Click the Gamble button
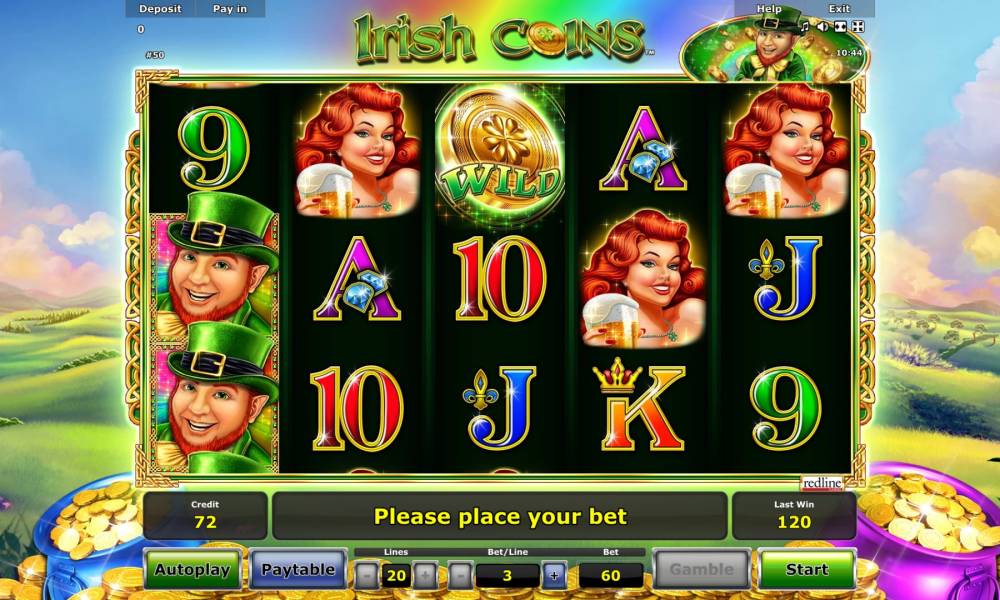This screenshot has height=600, width=1000. tap(701, 570)
